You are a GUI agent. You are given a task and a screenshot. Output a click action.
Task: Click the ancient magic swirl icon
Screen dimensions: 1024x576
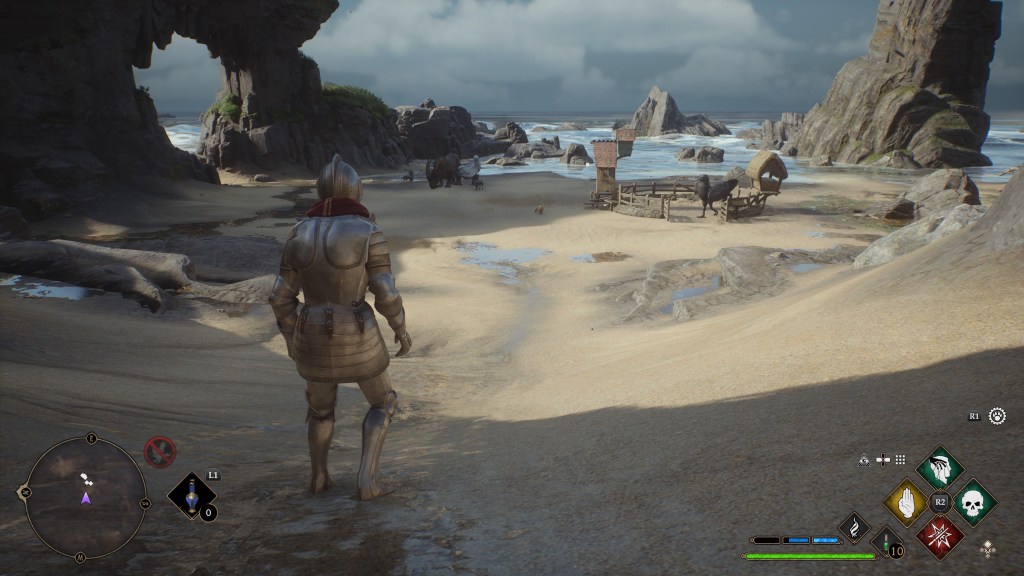point(855,526)
